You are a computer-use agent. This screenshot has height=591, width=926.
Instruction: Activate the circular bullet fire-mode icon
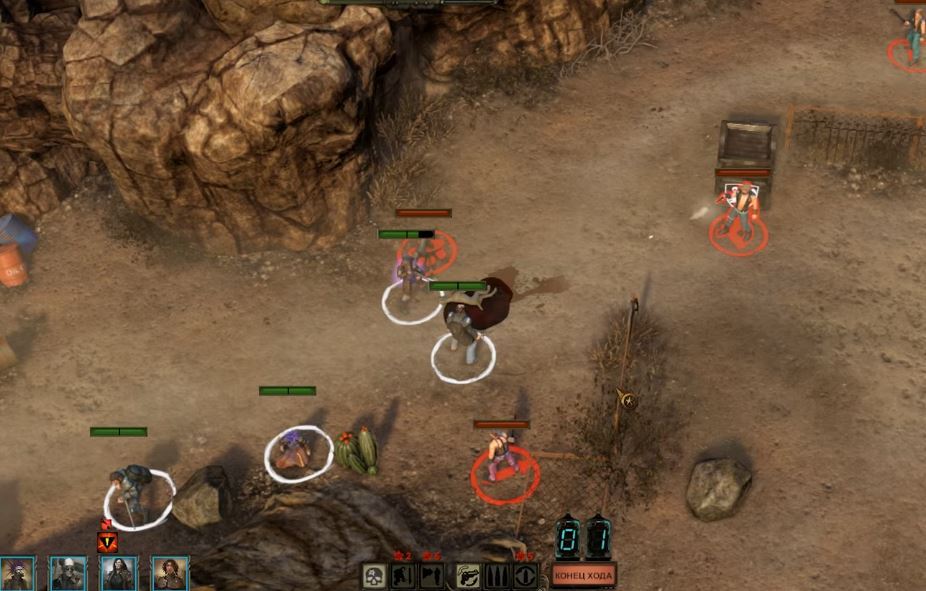(526, 576)
